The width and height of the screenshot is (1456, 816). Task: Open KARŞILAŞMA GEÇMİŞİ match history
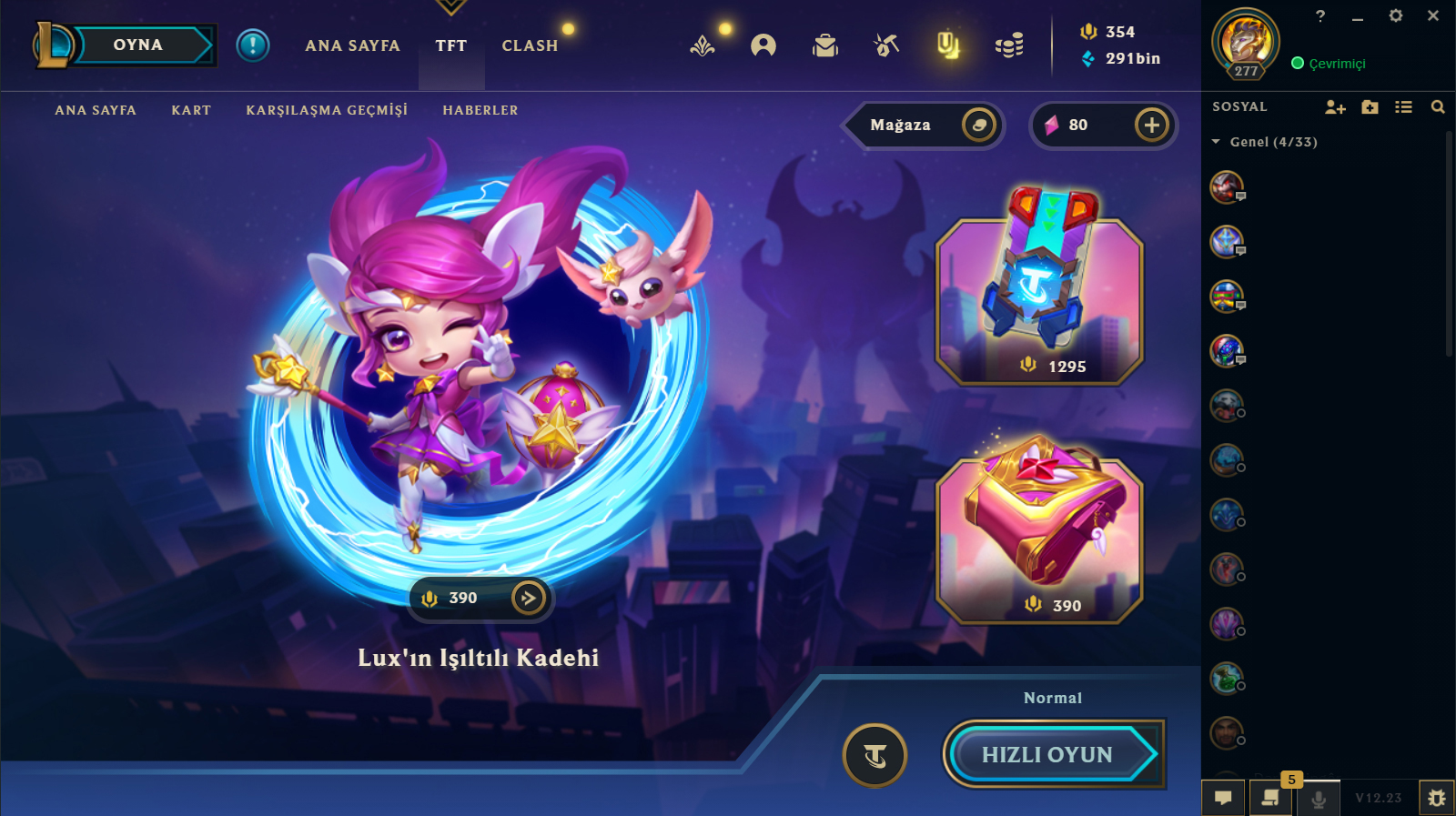coord(327,110)
